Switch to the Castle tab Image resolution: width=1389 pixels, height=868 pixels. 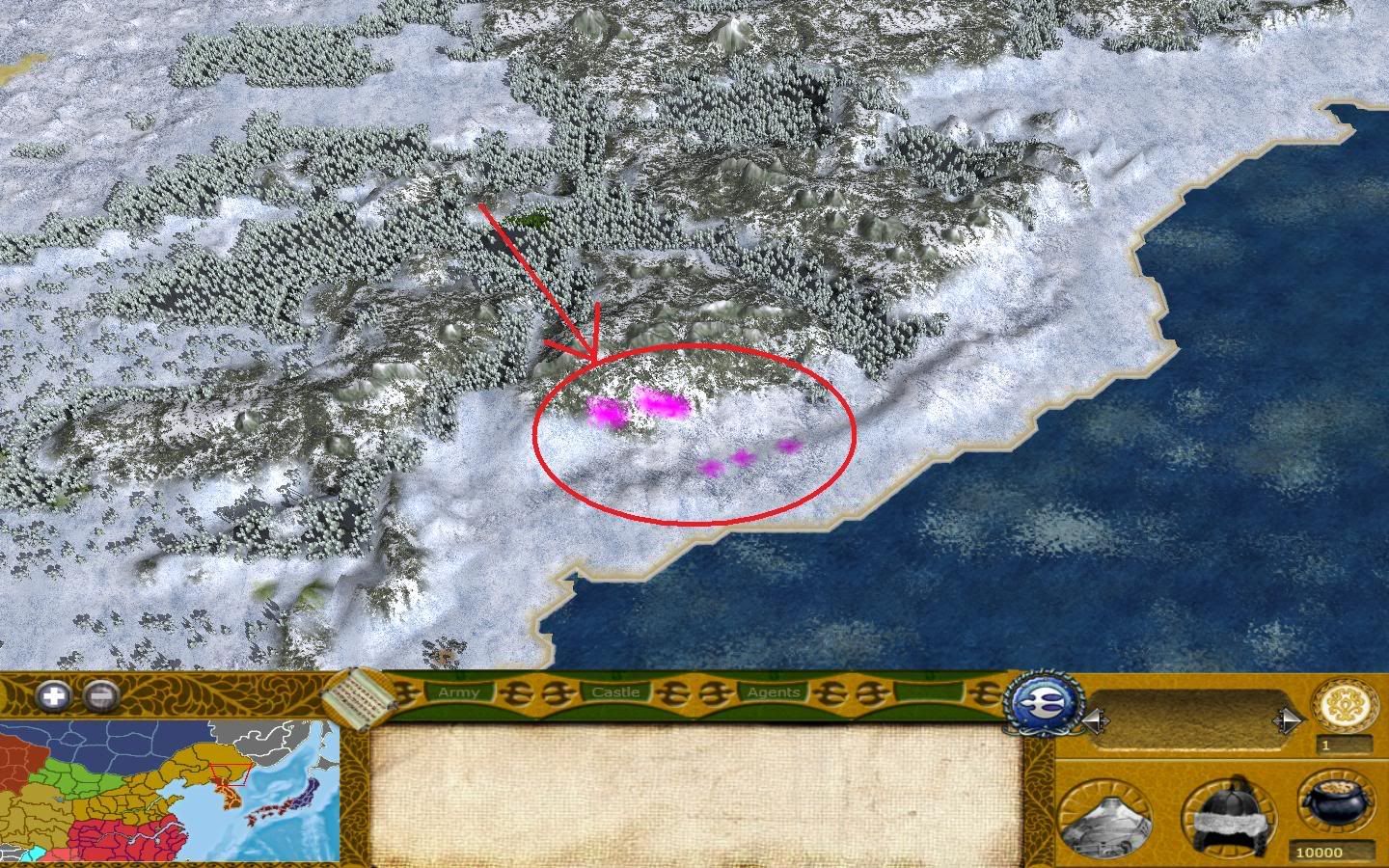[615, 692]
